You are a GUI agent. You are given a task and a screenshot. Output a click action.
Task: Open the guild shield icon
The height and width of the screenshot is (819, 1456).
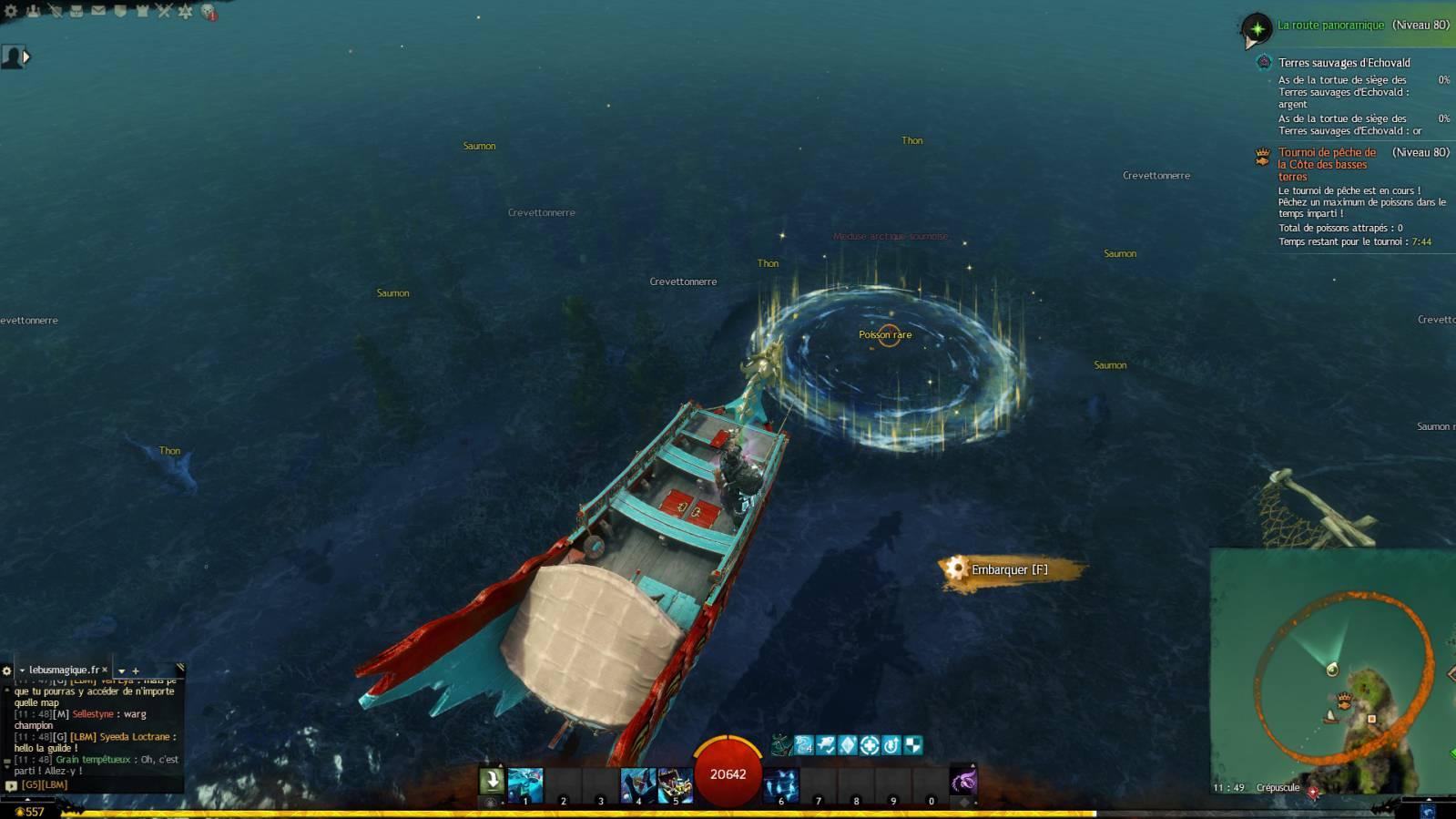coord(120,11)
